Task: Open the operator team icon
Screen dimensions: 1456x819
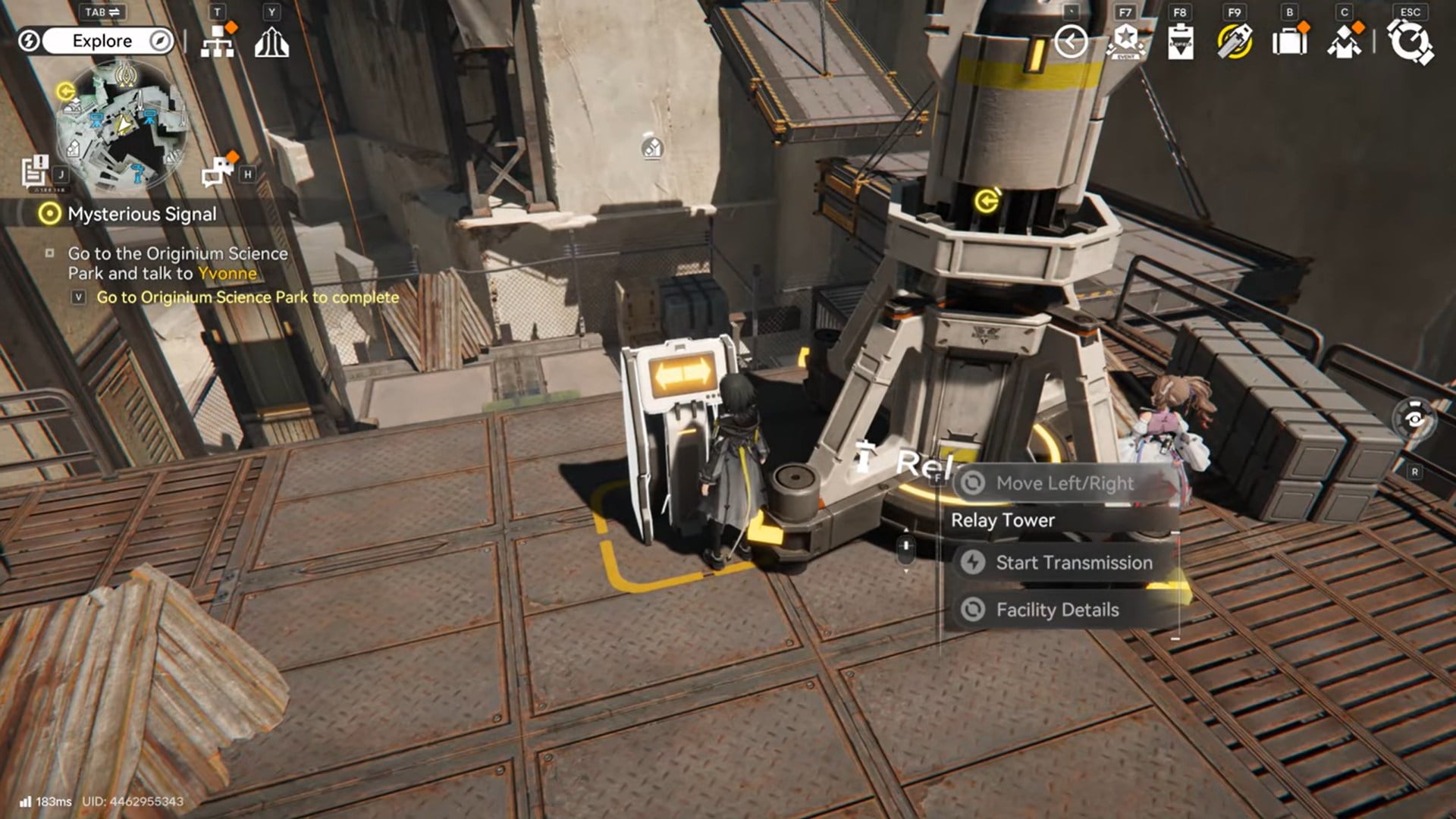Action: (x=1344, y=42)
